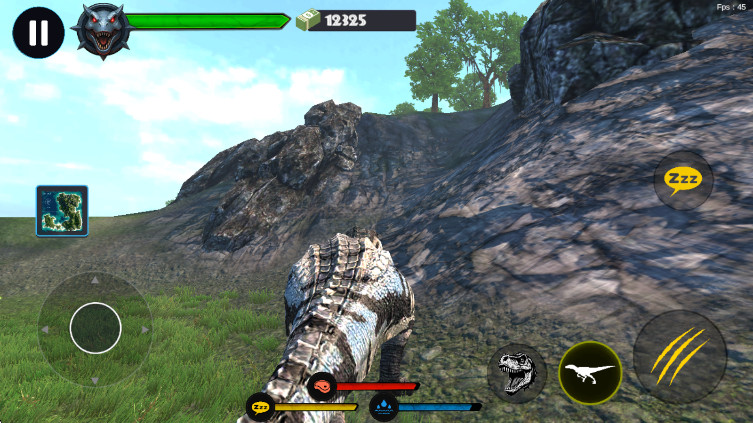The image size is (753, 423).
Task: Pause the game
Action: tap(38, 32)
